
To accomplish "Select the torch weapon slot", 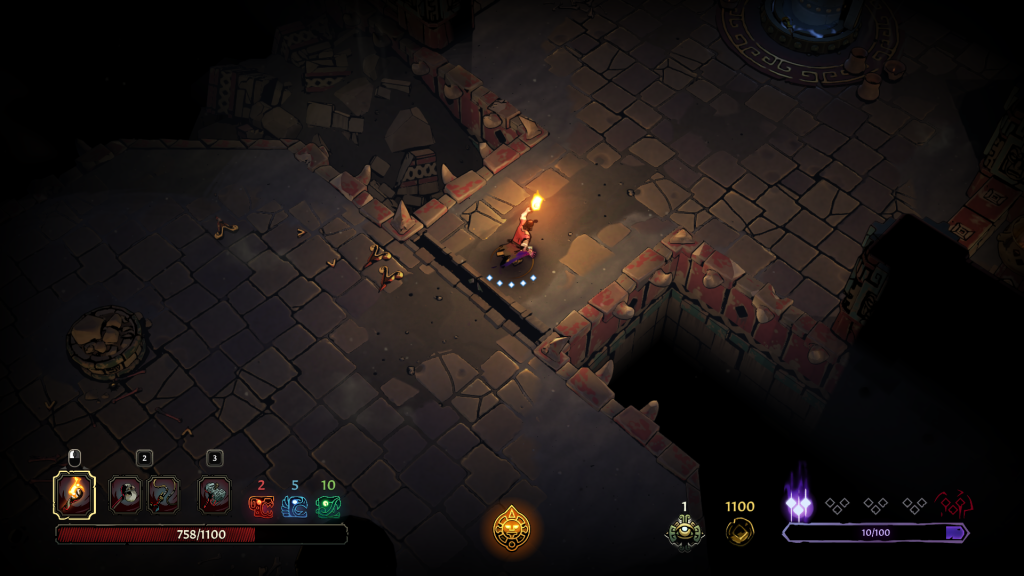I will pyautogui.click(x=74, y=494).
